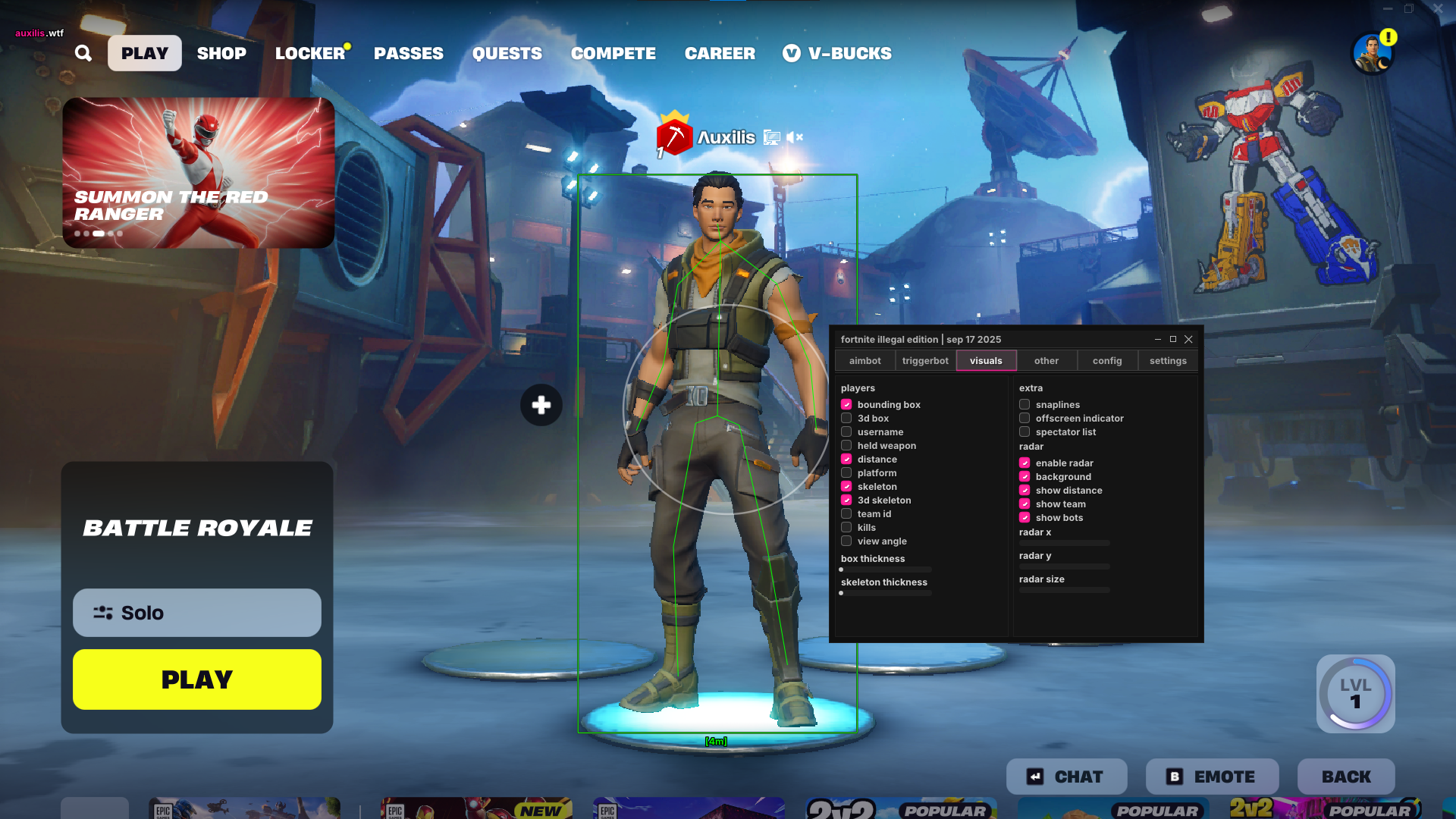Image resolution: width=1456 pixels, height=819 pixels.
Task: Select a carousel dot on the Red Ranger banner
Action: point(99,234)
